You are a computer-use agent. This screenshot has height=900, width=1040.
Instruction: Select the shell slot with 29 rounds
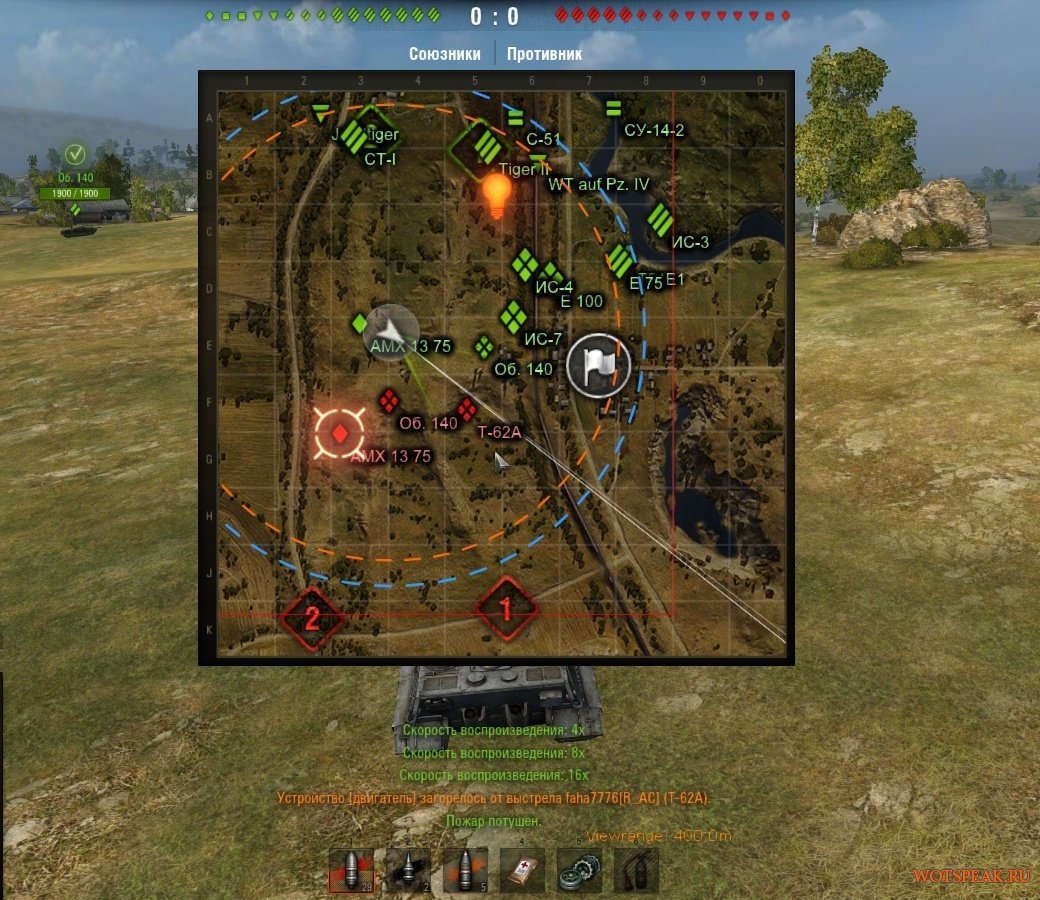click(351, 871)
